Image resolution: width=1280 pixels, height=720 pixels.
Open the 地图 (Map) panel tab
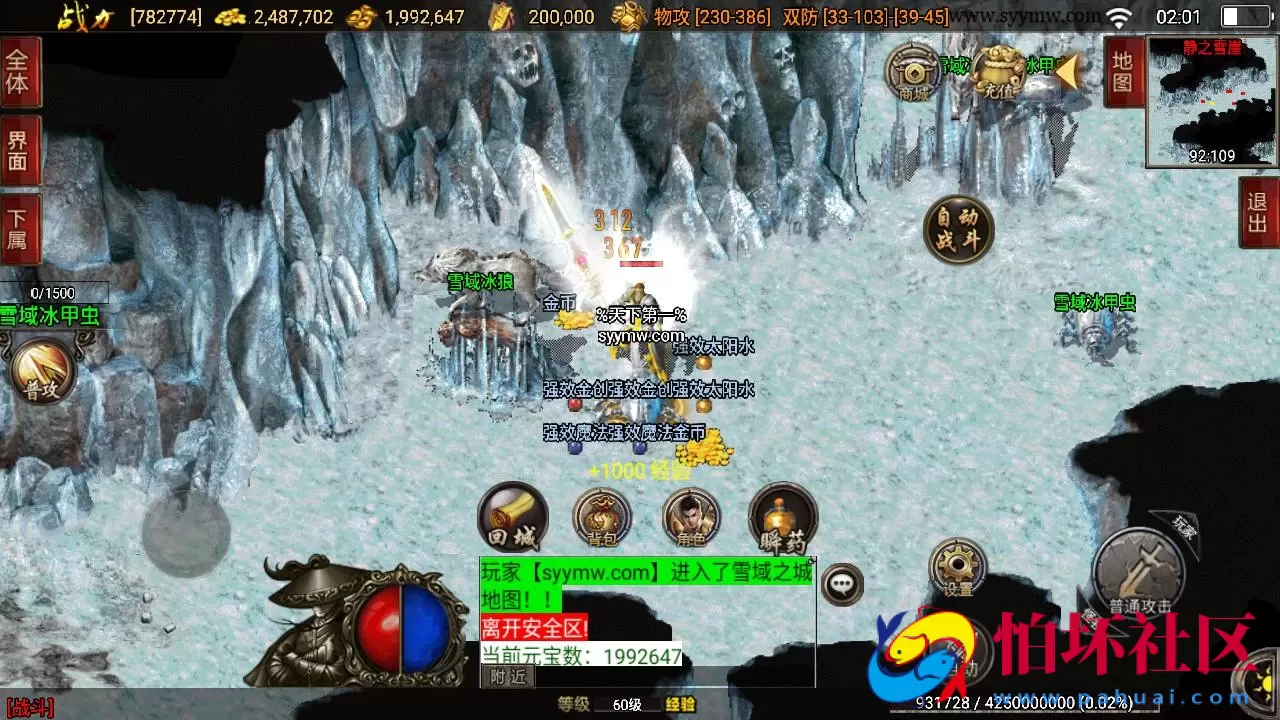(x=1124, y=74)
